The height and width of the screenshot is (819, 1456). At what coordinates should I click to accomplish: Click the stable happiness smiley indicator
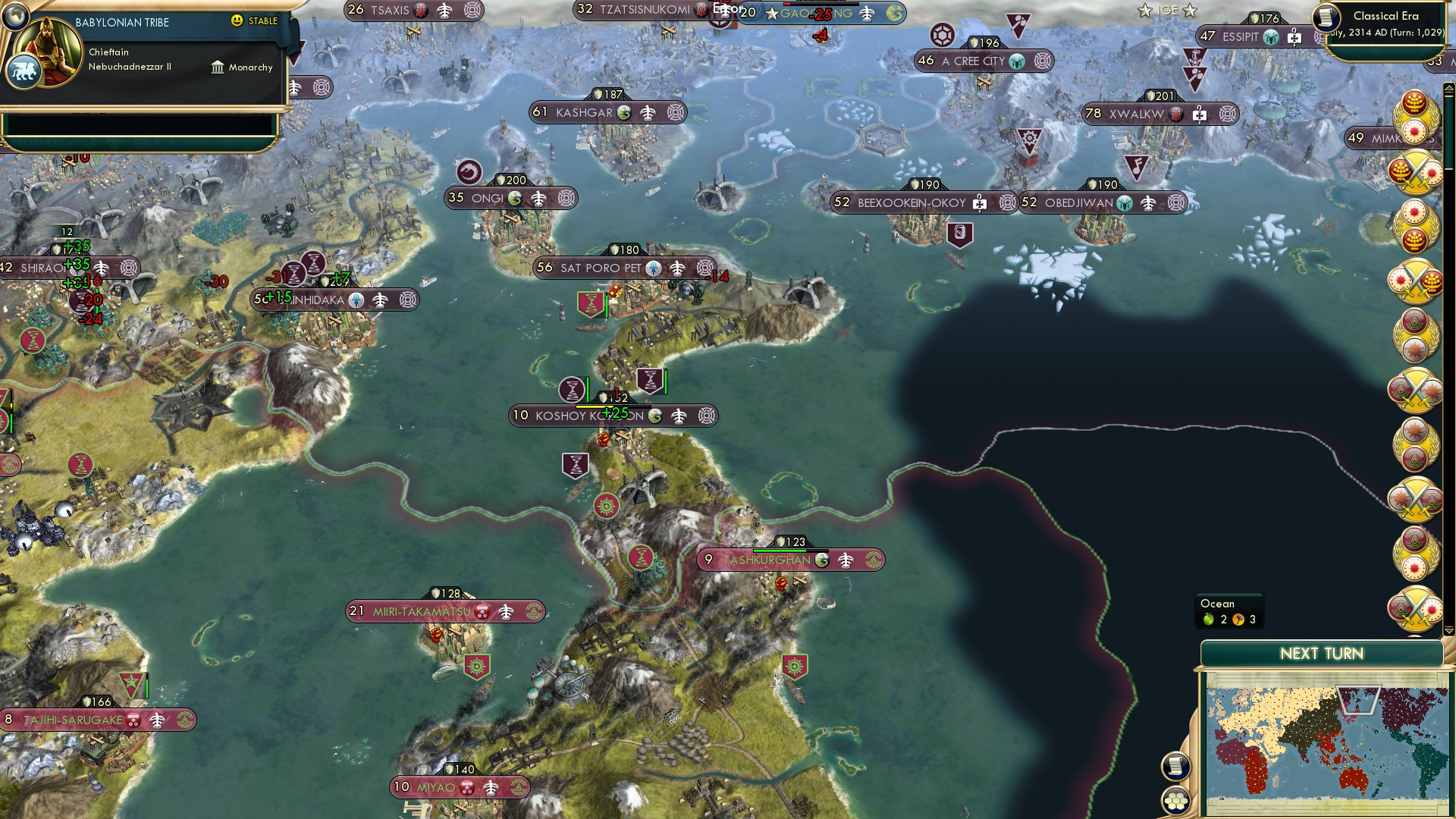[238, 21]
